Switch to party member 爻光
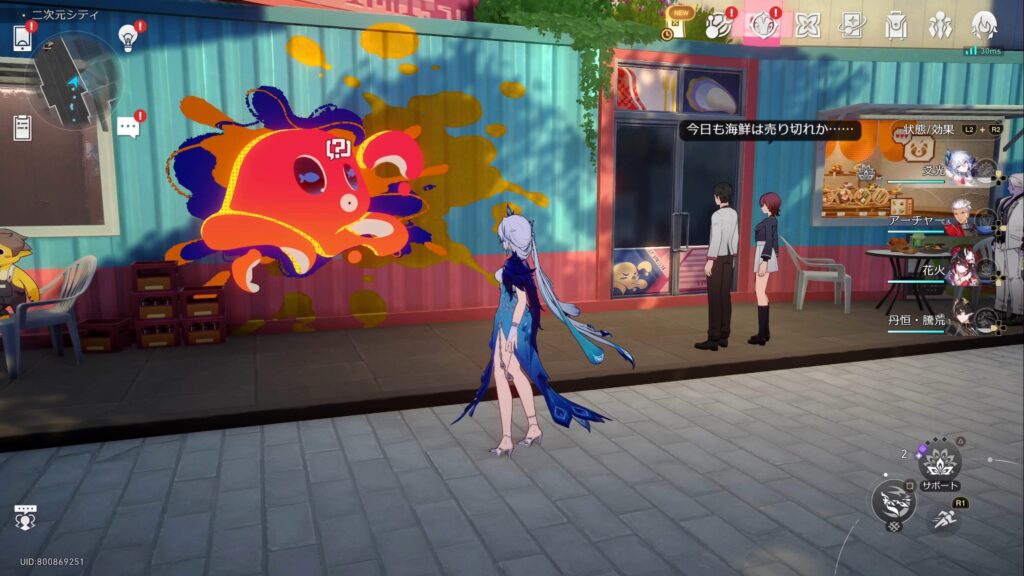 click(961, 168)
